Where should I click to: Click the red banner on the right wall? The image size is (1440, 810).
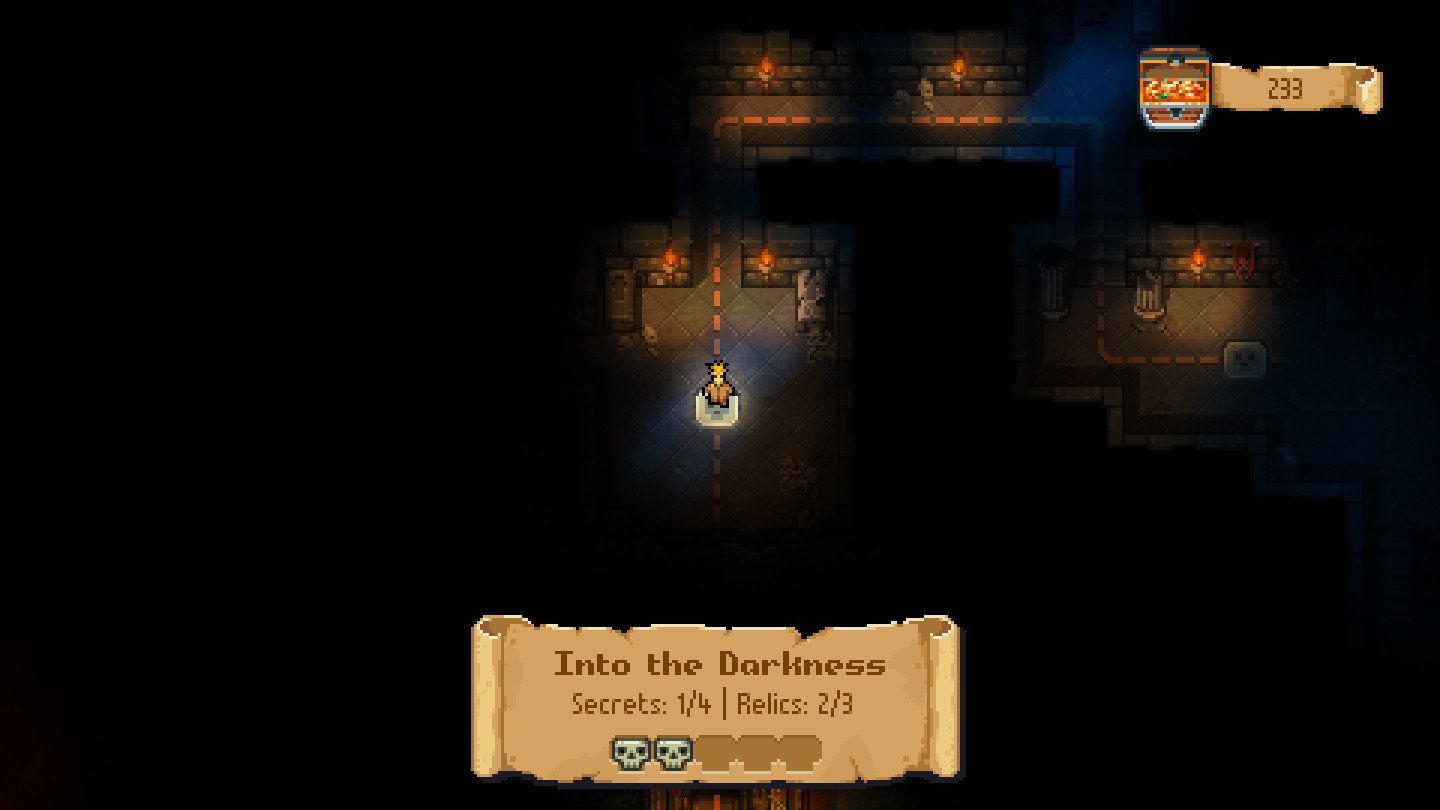pyautogui.click(x=1246, y=258)
